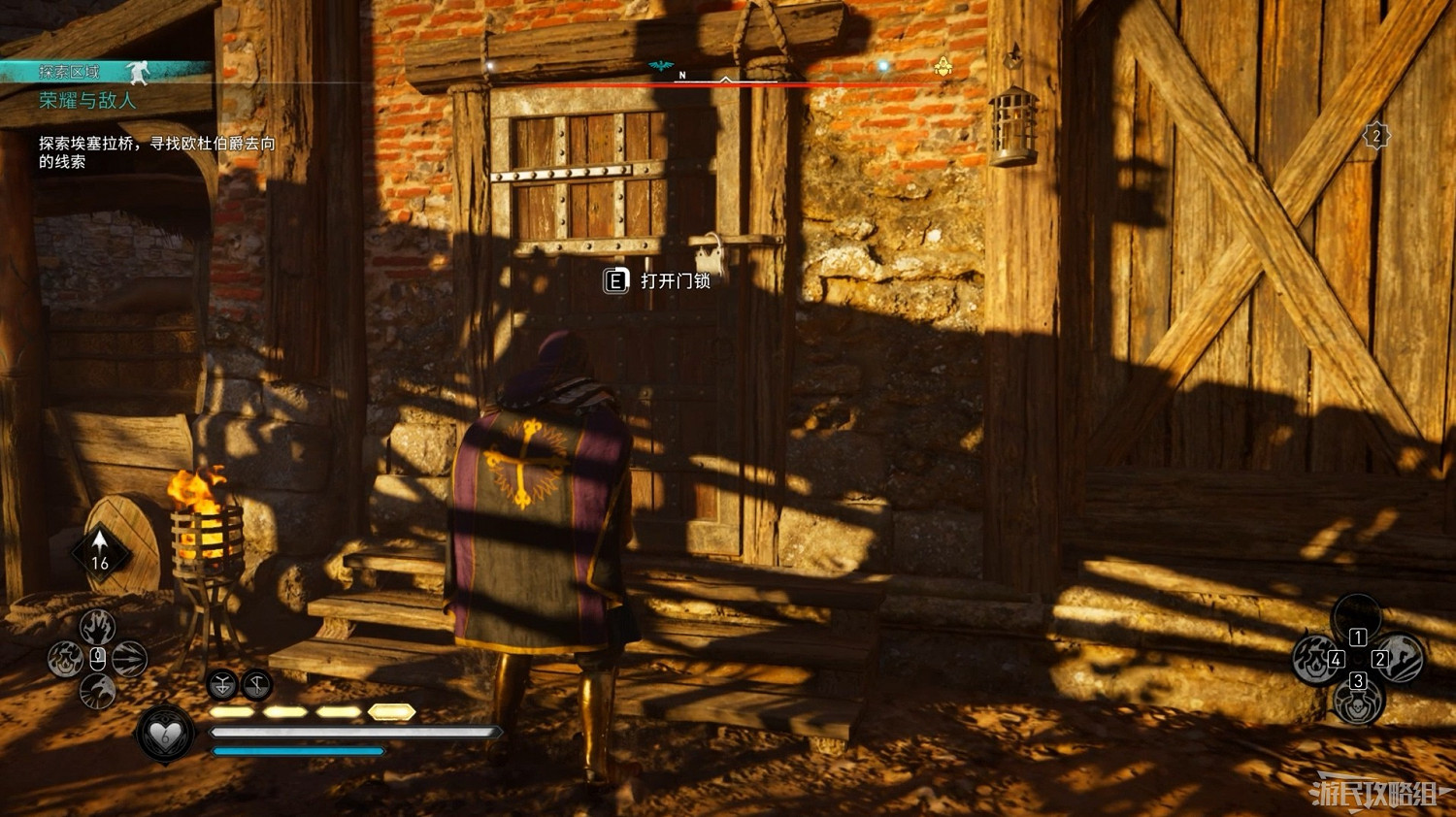
Task: Click the right rune charm icon above adrenaline bar
Action: [255, 684]
